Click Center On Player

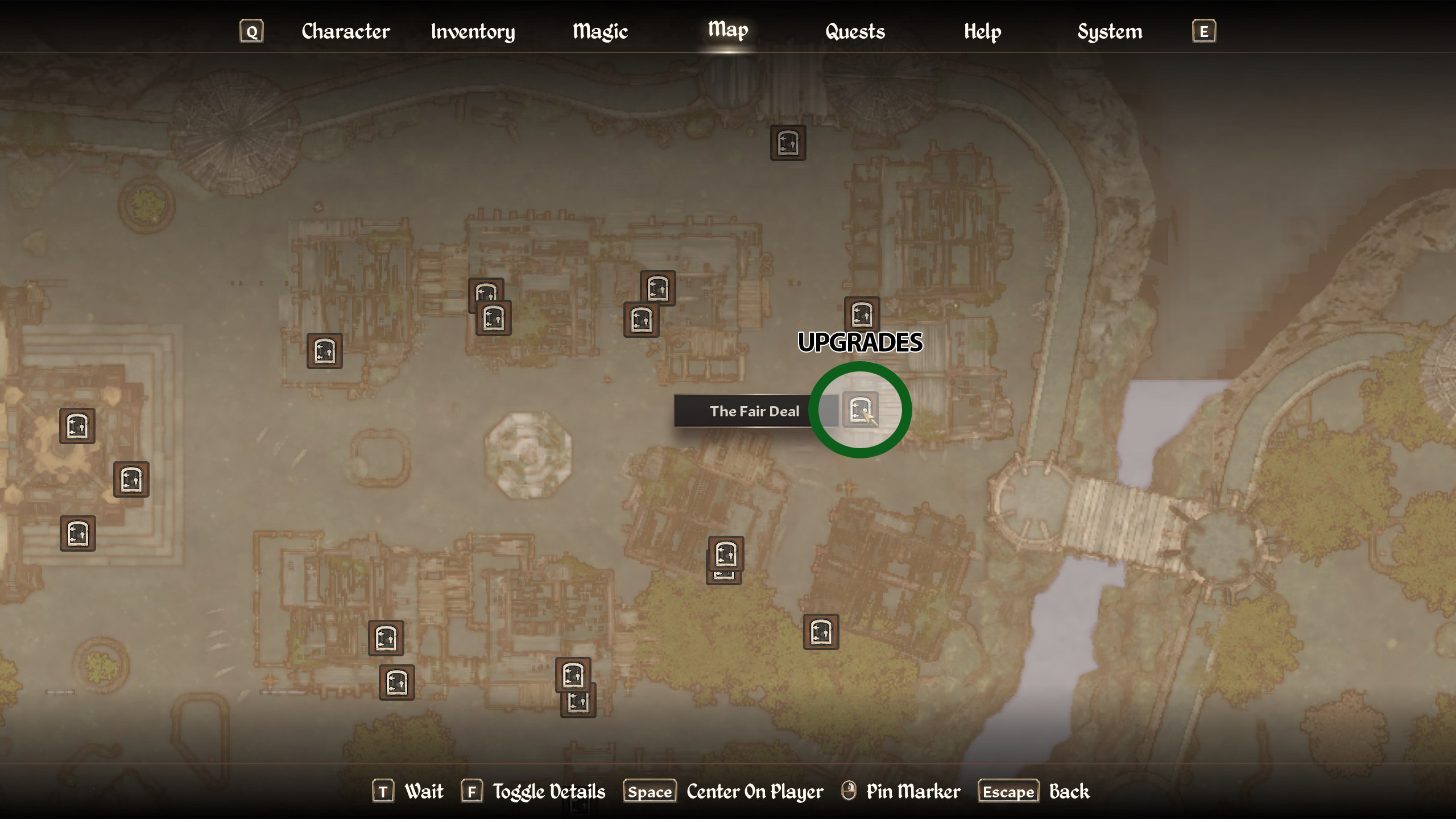[x=754, y=791]
